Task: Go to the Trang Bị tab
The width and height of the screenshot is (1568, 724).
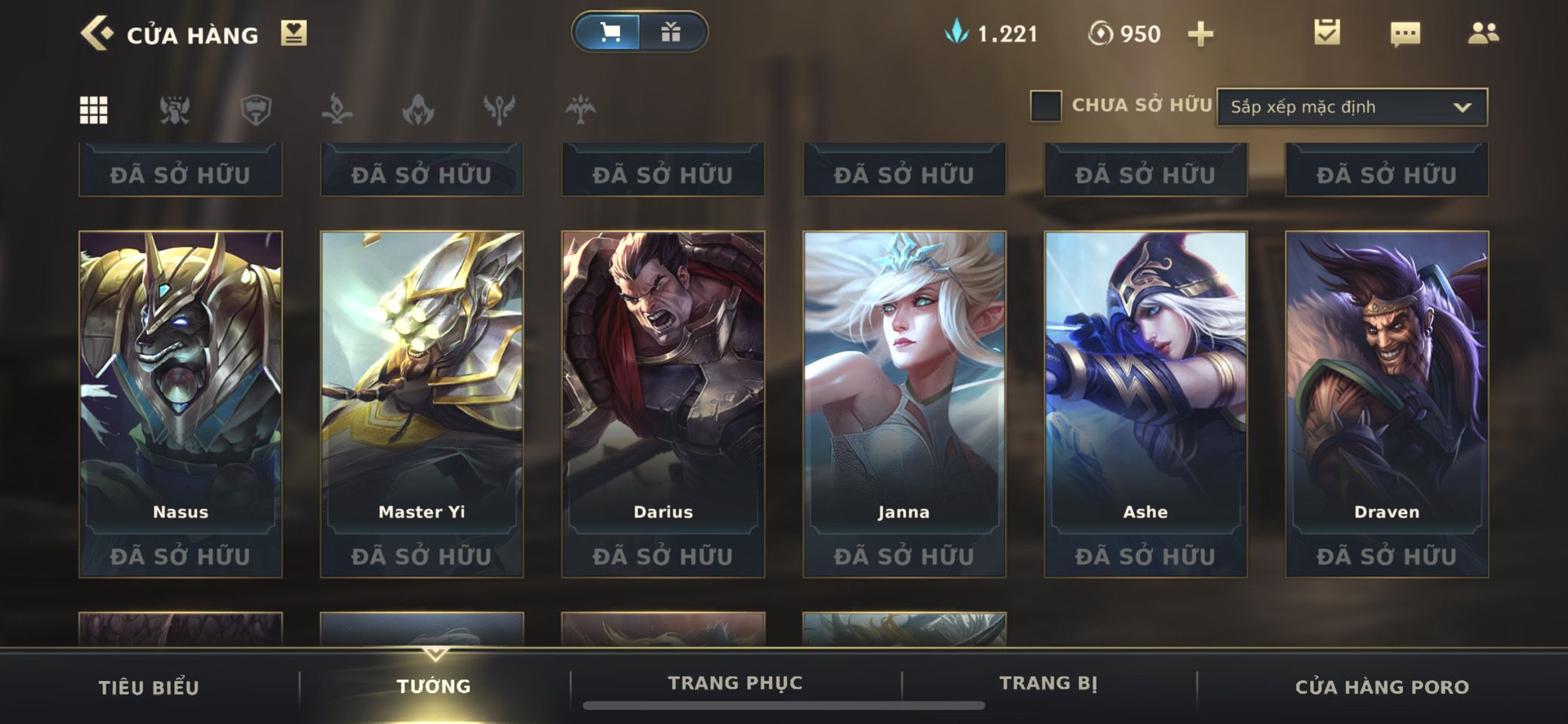Action: pos(1048,683)
